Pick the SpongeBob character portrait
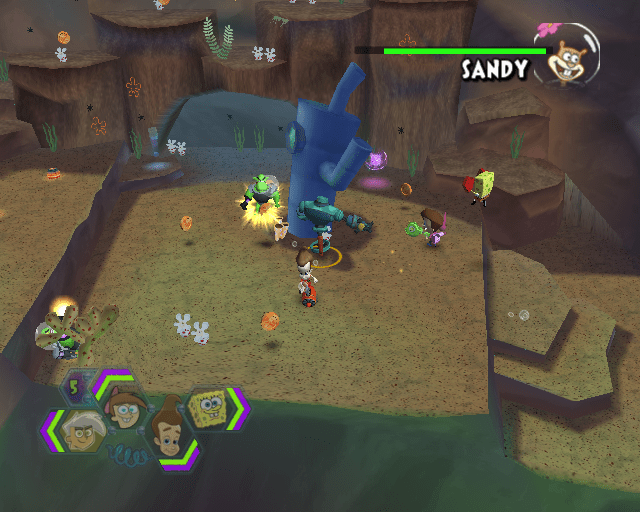This screenshot has width=640, height=512. click(x=211, y=410)
